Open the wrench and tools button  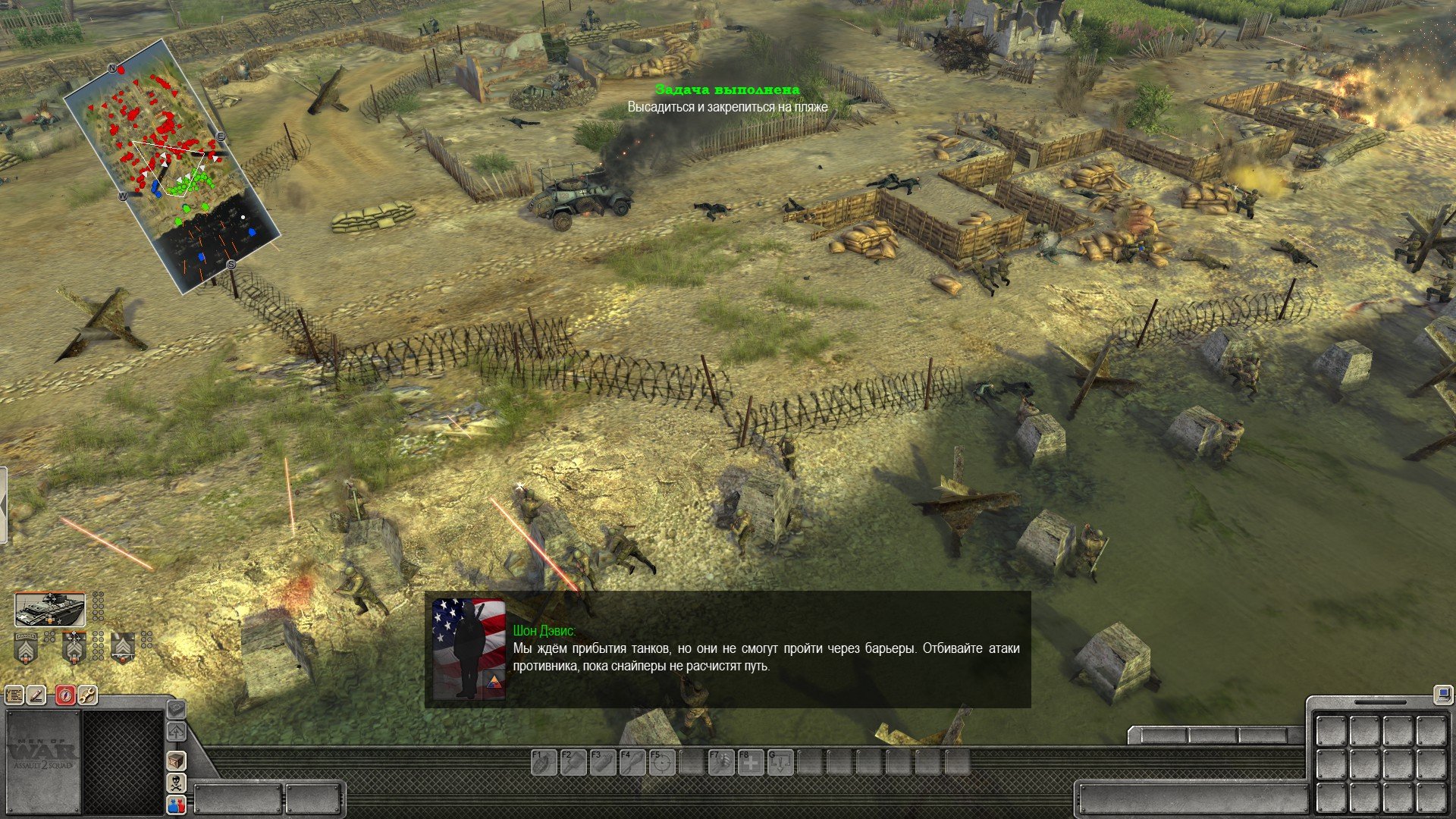pyautogui.click(x=87, y=695)
